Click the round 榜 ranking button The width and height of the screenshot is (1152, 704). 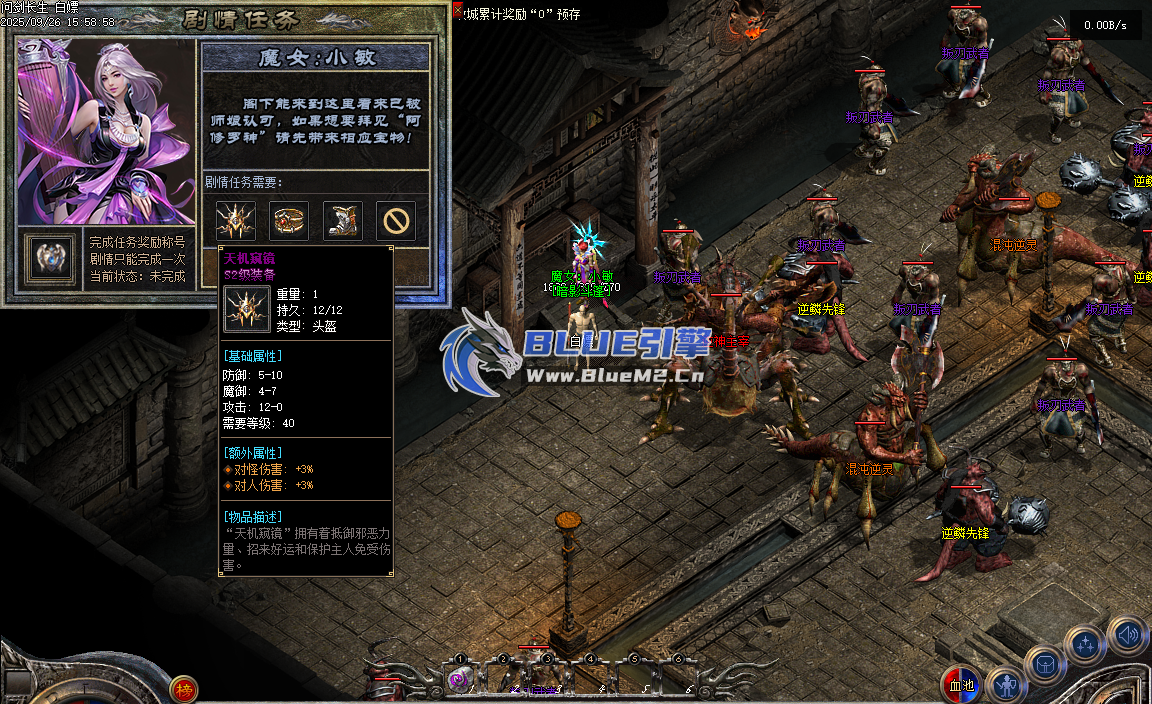coord(183,689)
